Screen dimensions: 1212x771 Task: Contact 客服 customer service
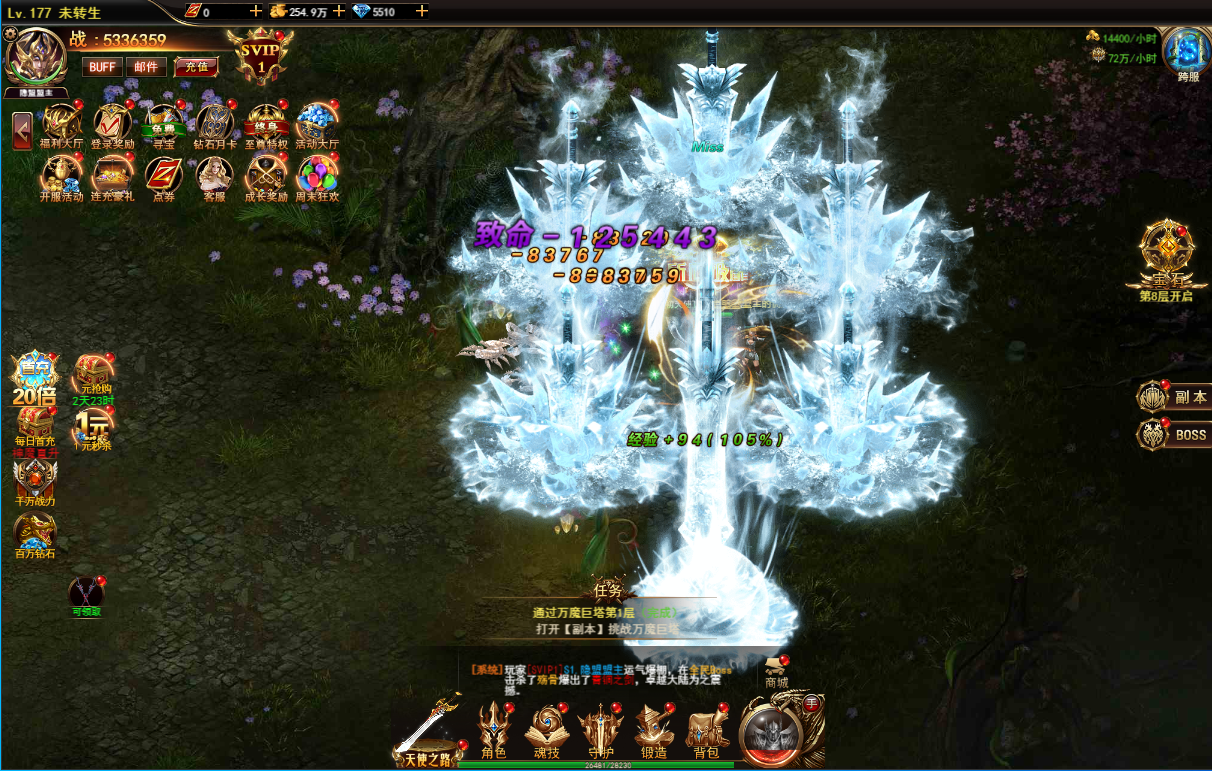point(214,178)
